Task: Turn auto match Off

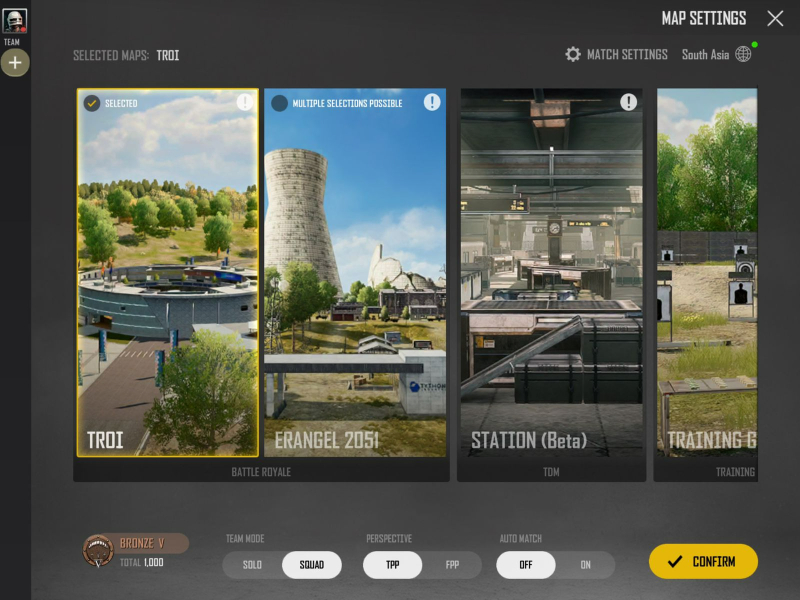Action: [x=526, y=565]
